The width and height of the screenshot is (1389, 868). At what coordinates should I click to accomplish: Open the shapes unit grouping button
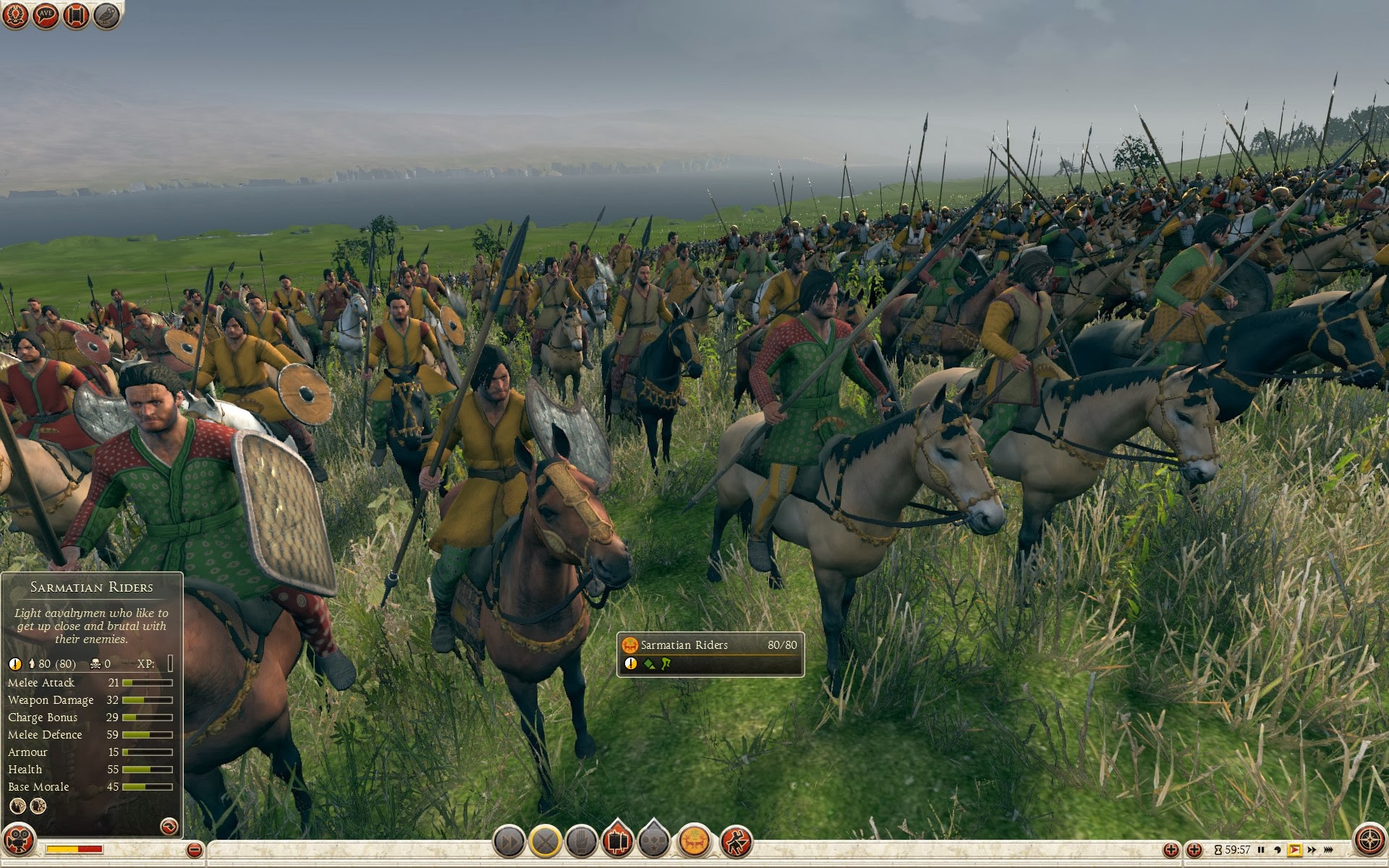point(654,842)
